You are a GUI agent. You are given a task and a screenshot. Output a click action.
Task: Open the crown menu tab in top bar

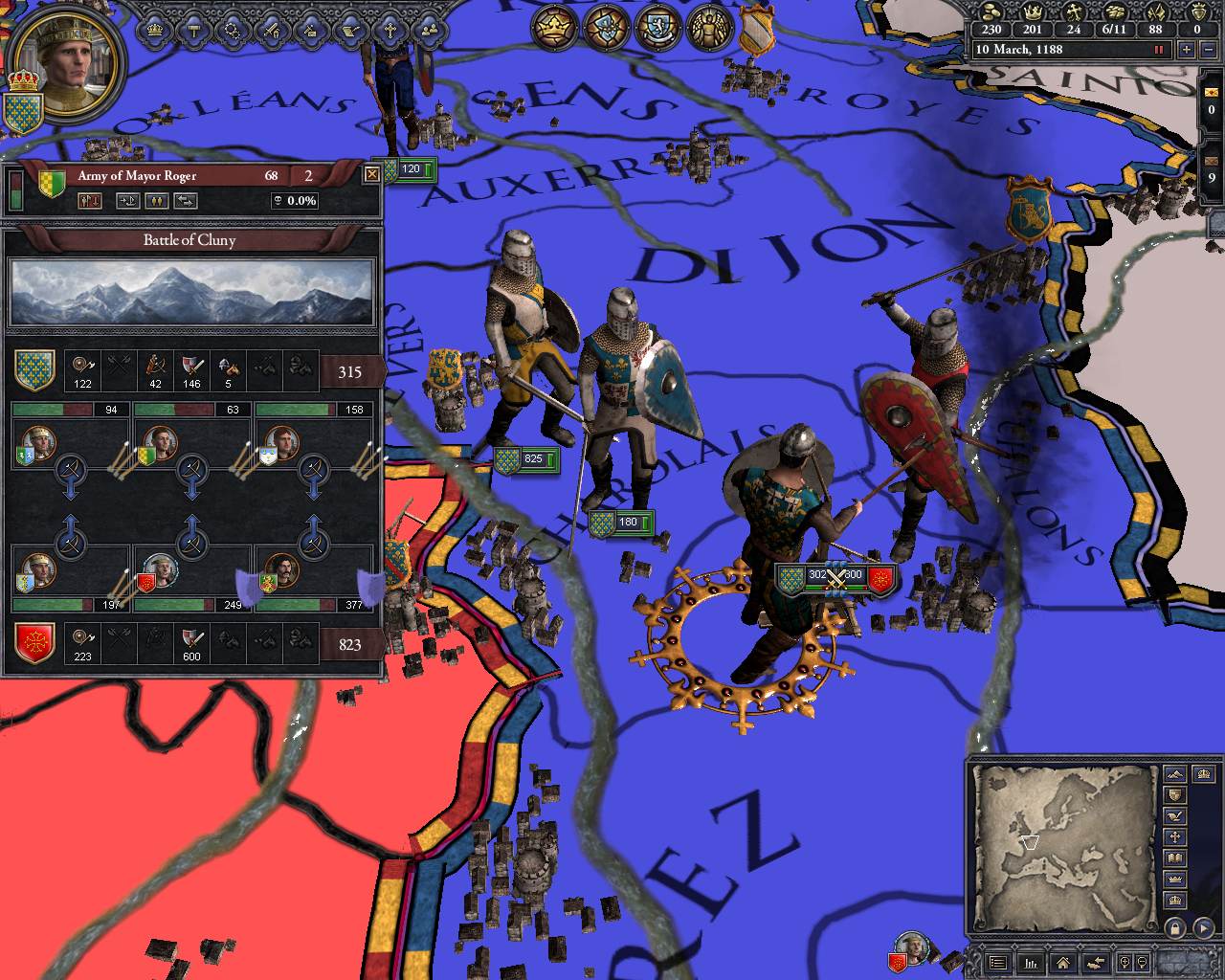(153, 31)
